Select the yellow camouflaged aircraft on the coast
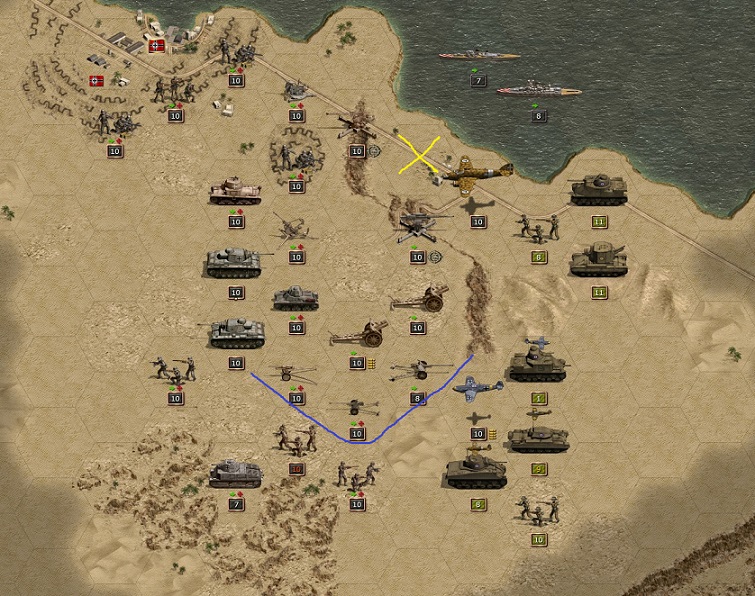The height and width of the screenshot is (596, 755). coord(477,174)
